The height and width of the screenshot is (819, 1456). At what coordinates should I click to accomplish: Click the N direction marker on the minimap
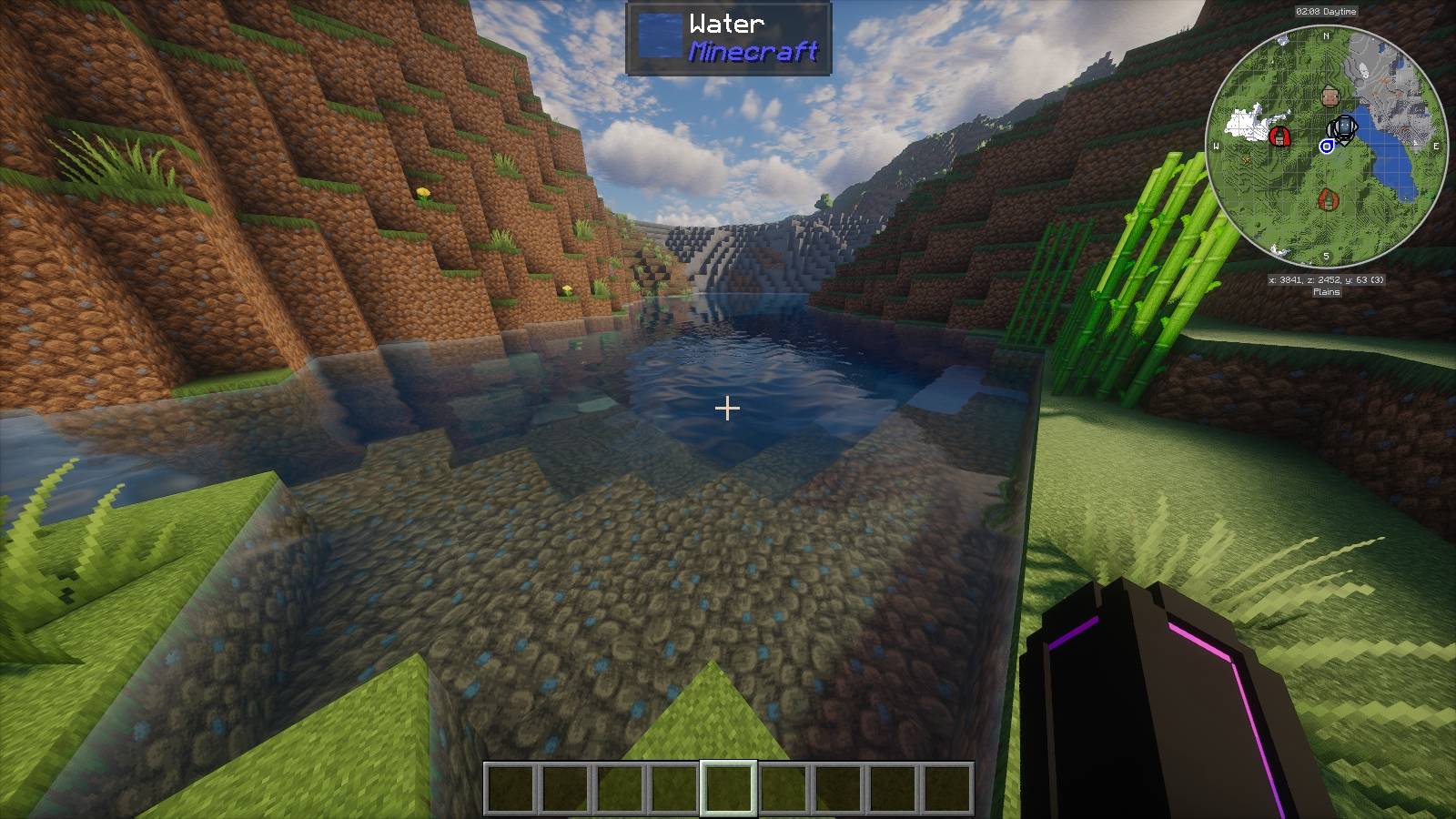click(x=1325, y=35)
